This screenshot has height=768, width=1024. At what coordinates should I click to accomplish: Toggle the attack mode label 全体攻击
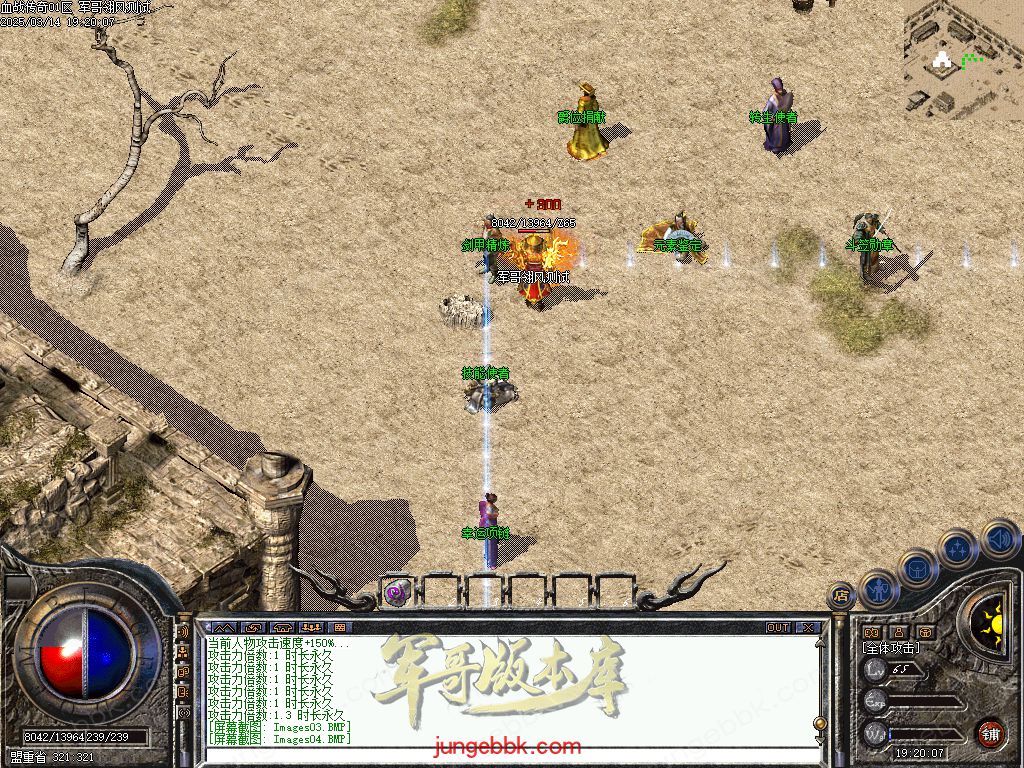click(892, 648)
